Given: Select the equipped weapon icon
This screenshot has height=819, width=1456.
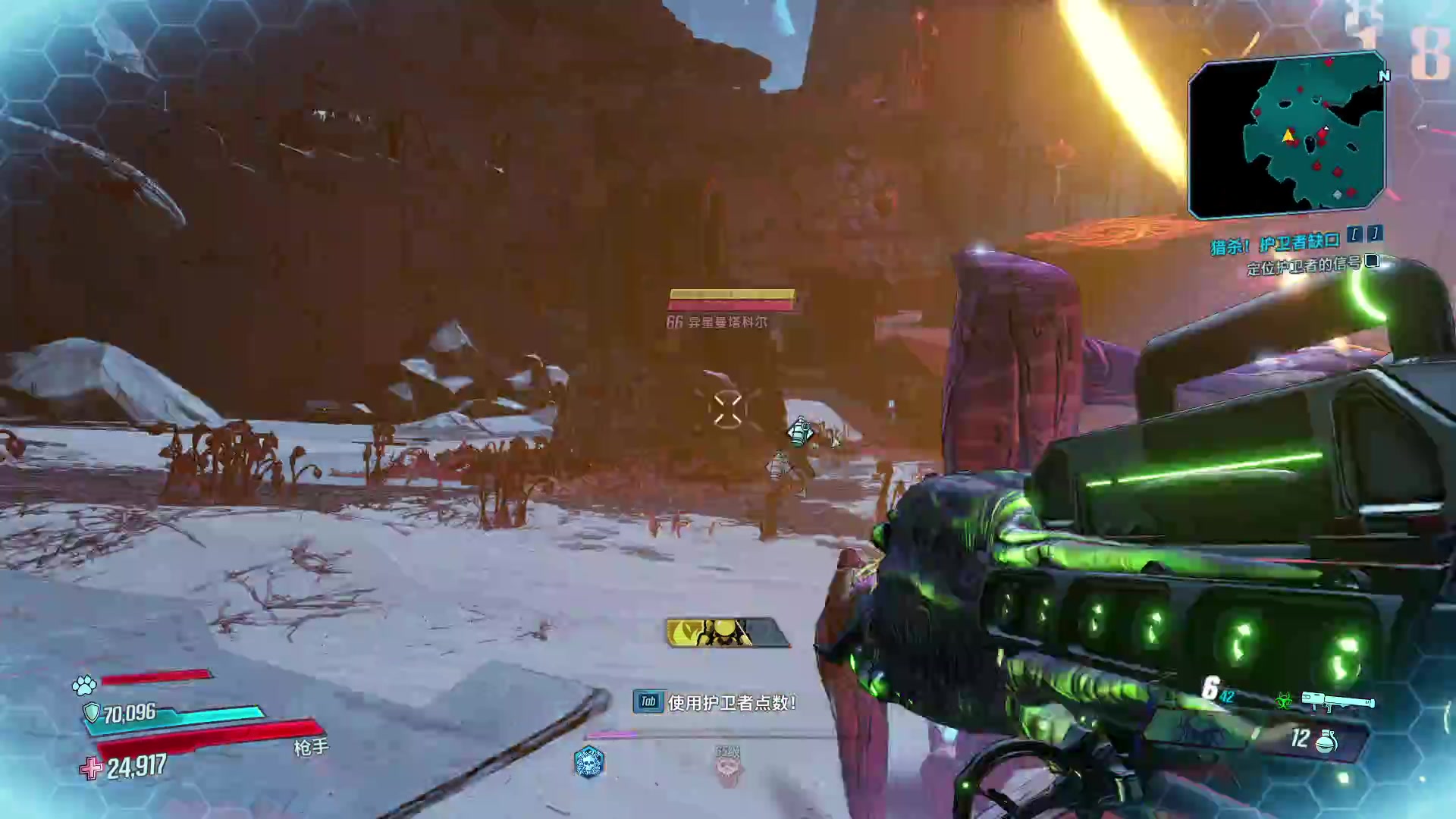Looking at the screenshot, I should coord(1338,702).
